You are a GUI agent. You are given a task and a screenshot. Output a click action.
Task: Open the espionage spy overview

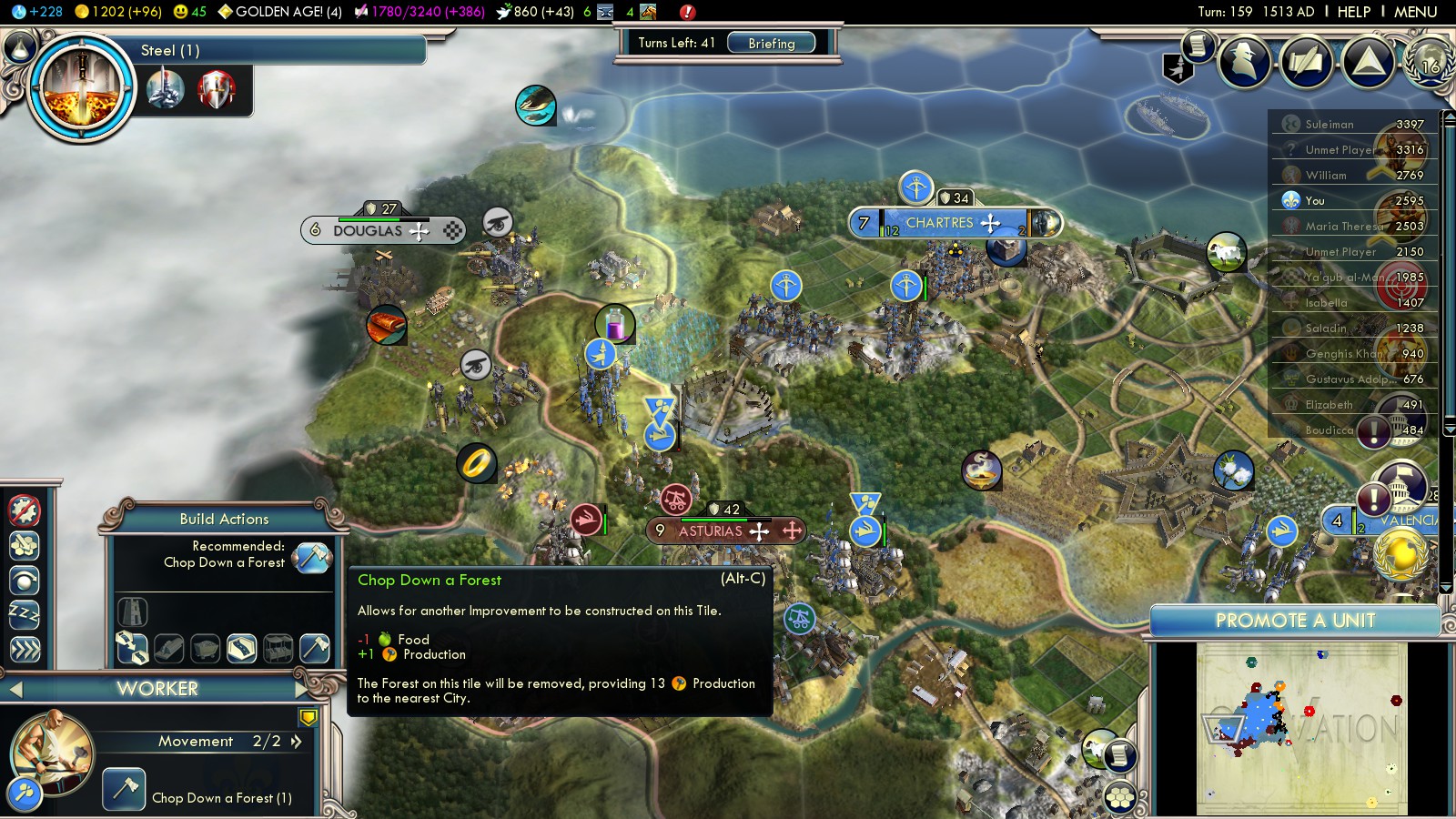point(1244,61)
